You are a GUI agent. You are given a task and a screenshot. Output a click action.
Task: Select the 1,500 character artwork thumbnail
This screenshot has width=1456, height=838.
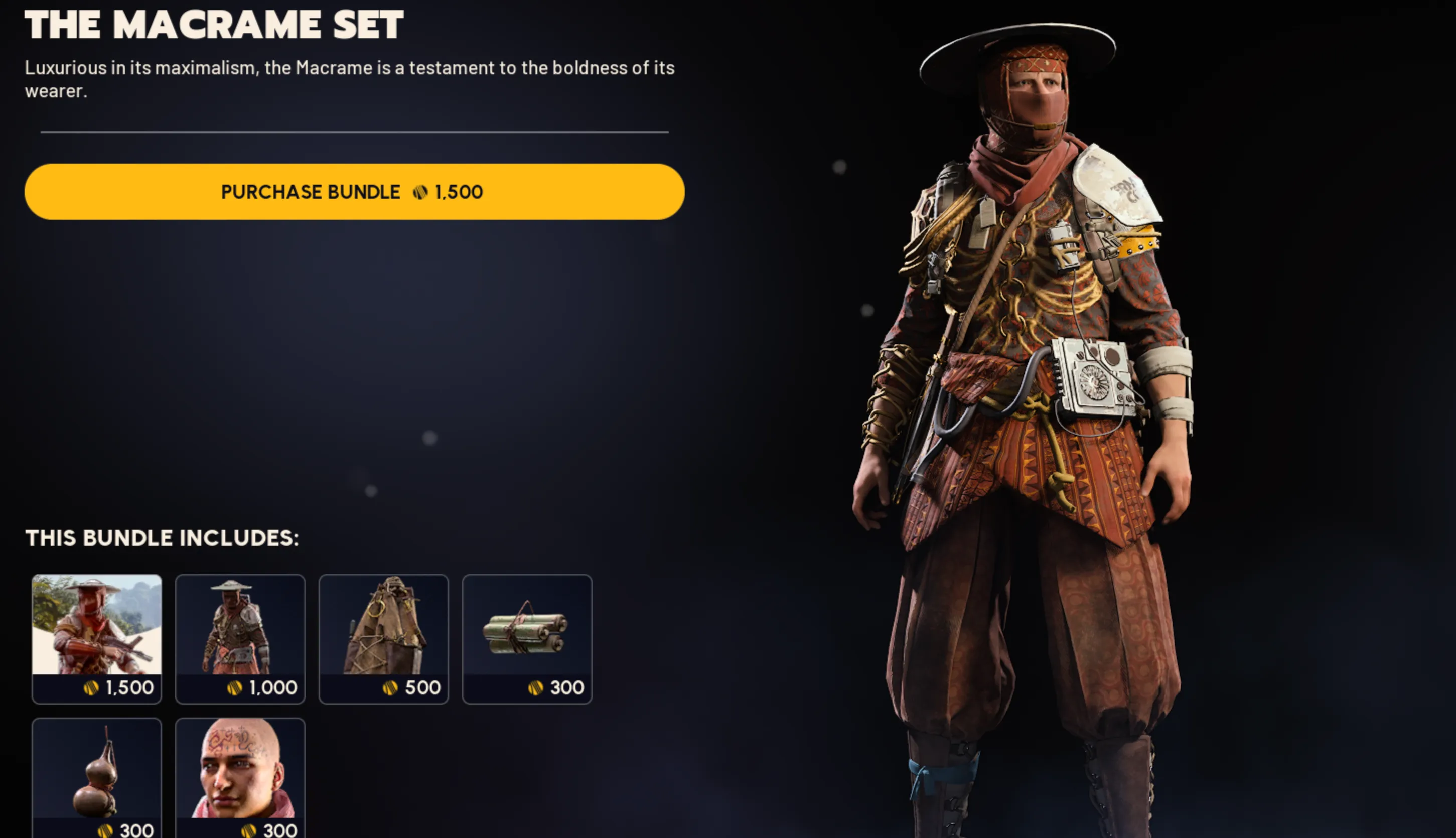(x=97, y=638)
